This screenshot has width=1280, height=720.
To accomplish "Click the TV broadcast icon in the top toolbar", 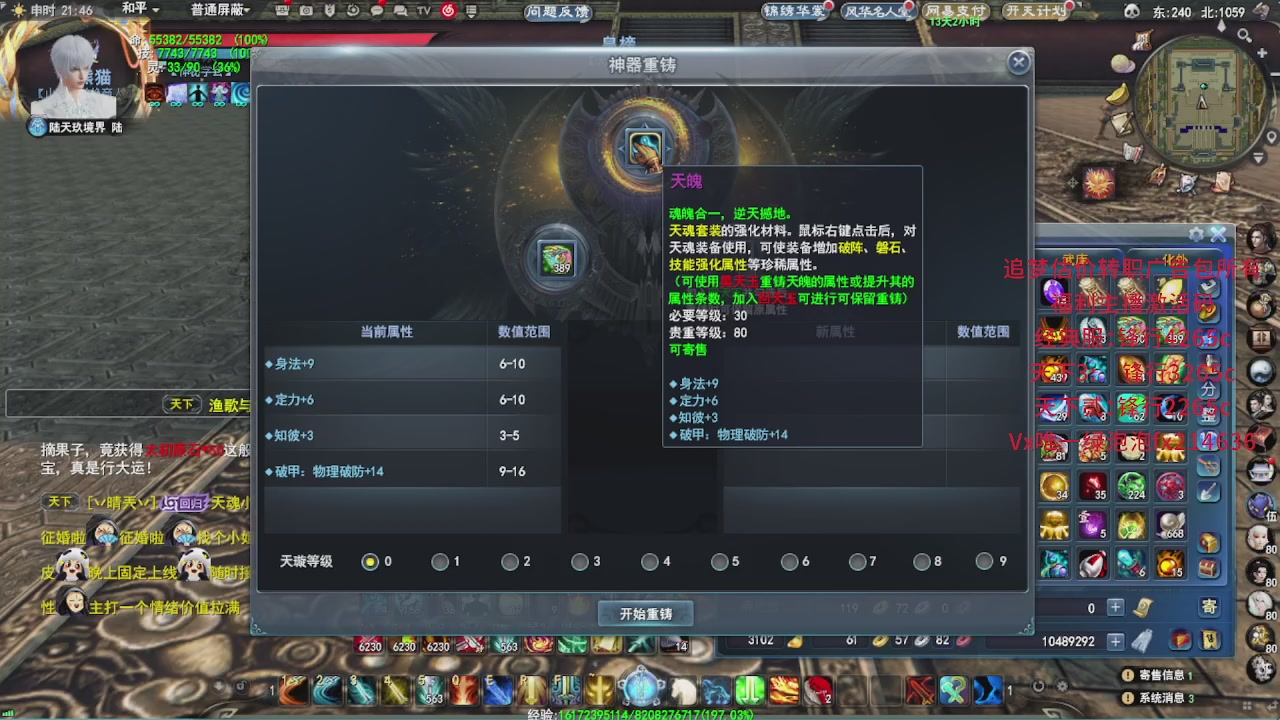I will coord(425,13).
